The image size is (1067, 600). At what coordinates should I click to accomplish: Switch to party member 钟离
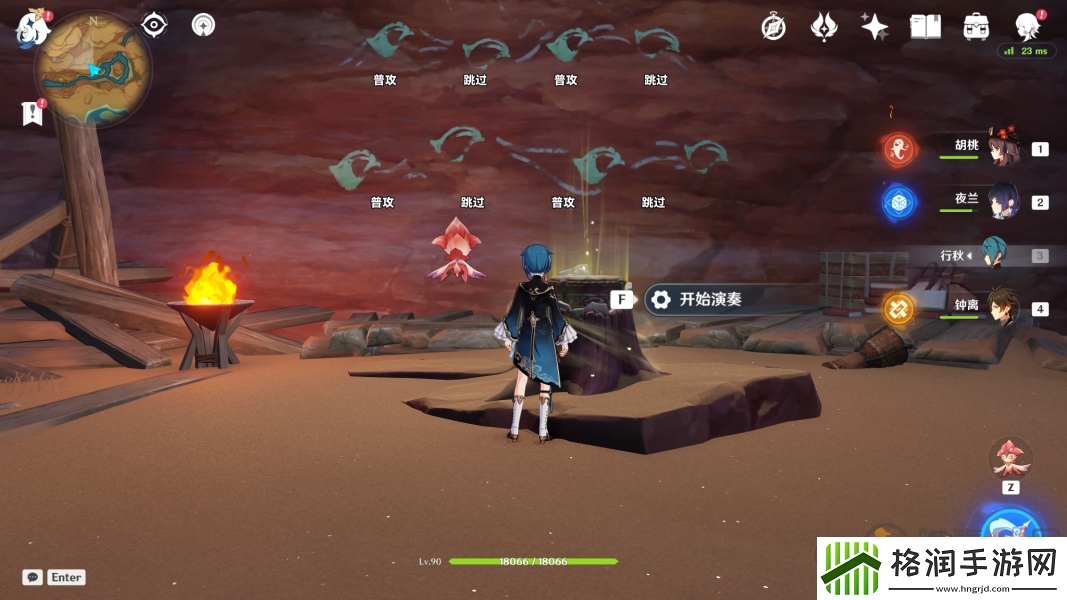click(x=1001, y=308)
